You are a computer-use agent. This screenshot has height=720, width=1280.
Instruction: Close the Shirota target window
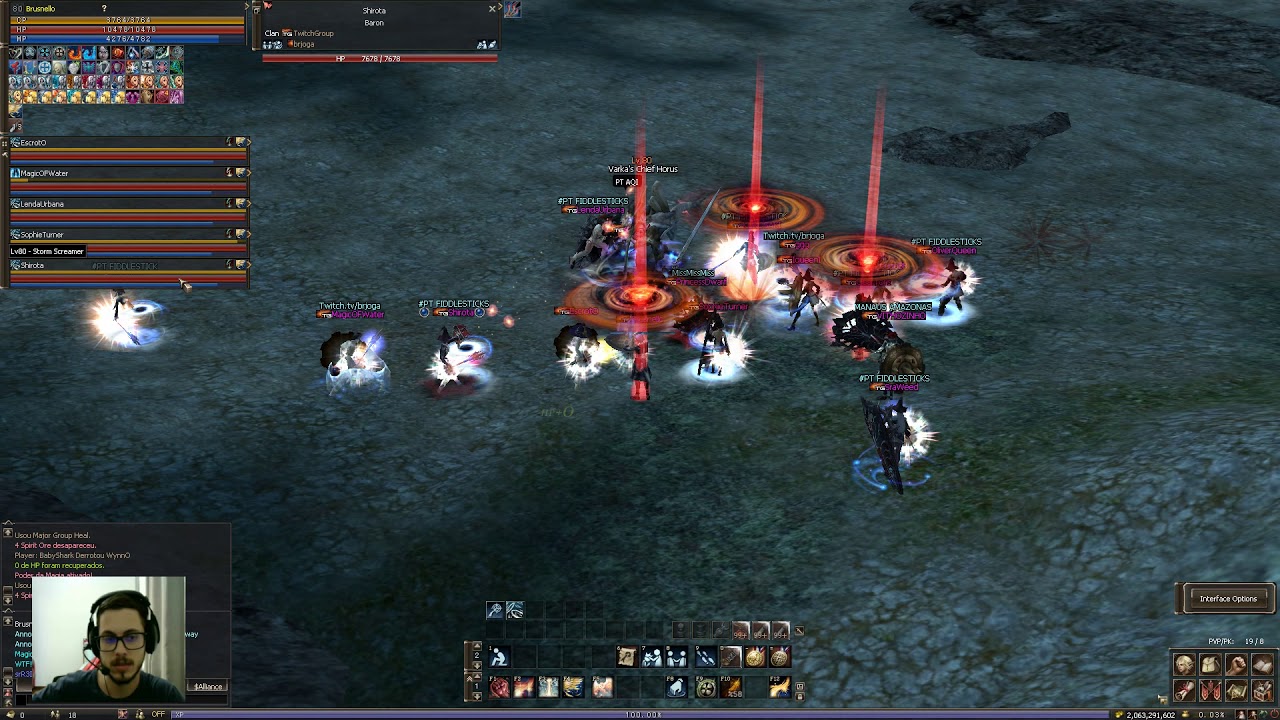click(x=492, y=9)
